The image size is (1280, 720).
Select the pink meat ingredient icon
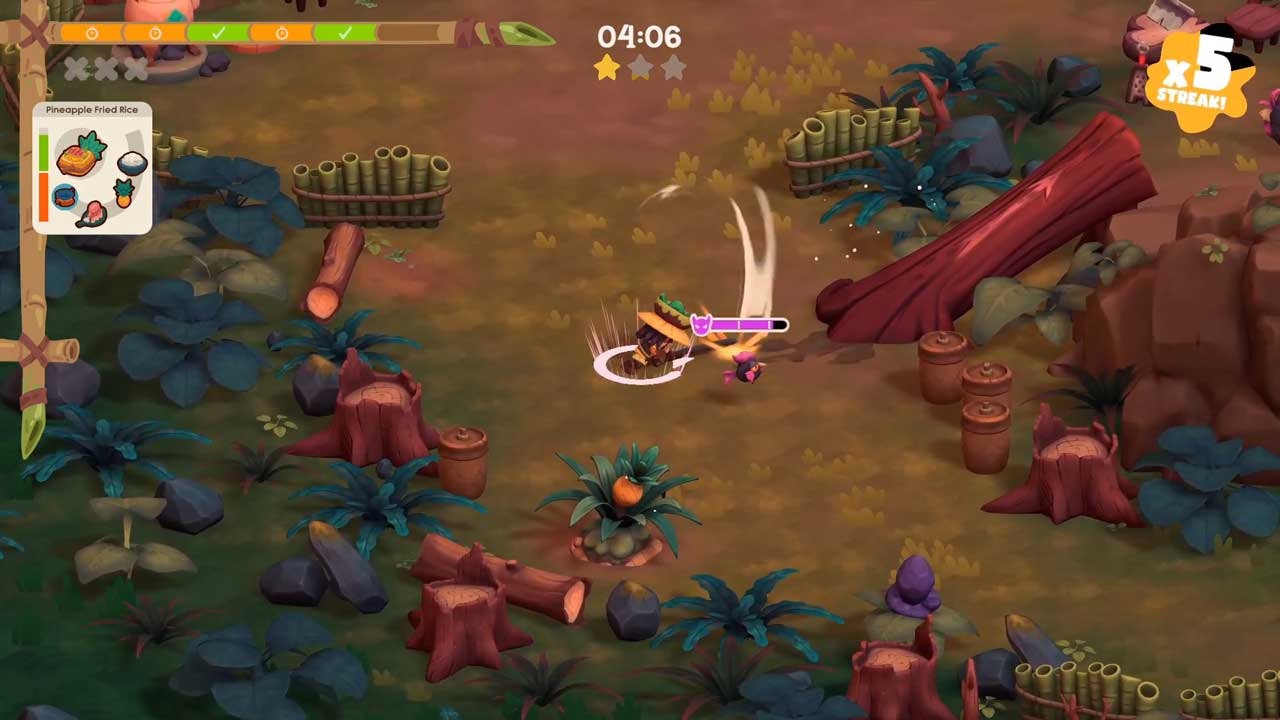93,213
